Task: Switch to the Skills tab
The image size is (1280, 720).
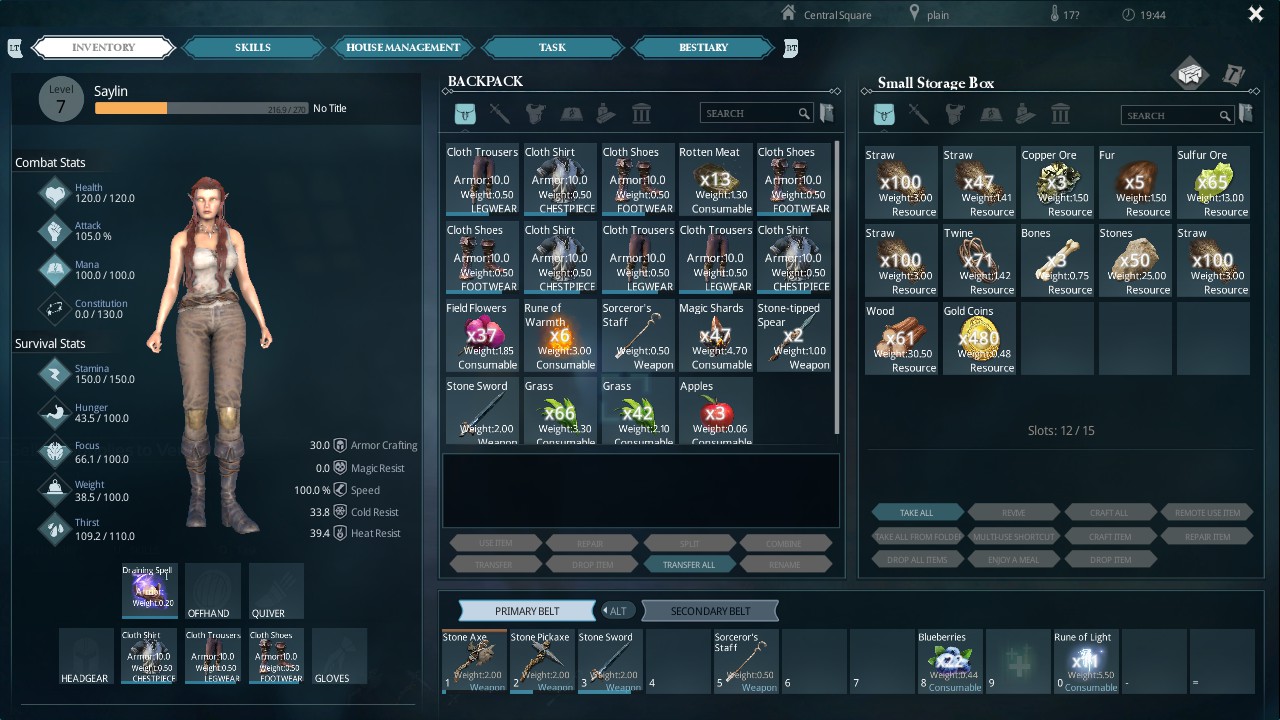Action: pyautogui.click(x=253, y=47)
